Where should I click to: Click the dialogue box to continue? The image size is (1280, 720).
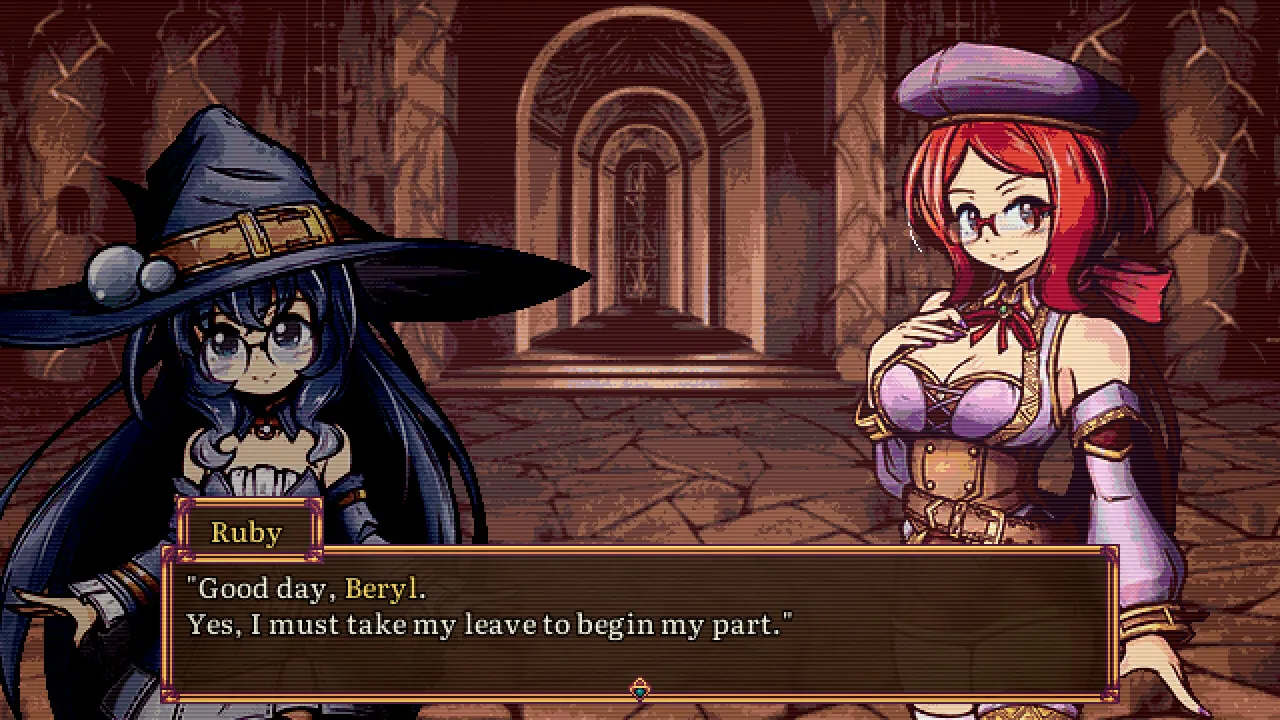[640, 622]
